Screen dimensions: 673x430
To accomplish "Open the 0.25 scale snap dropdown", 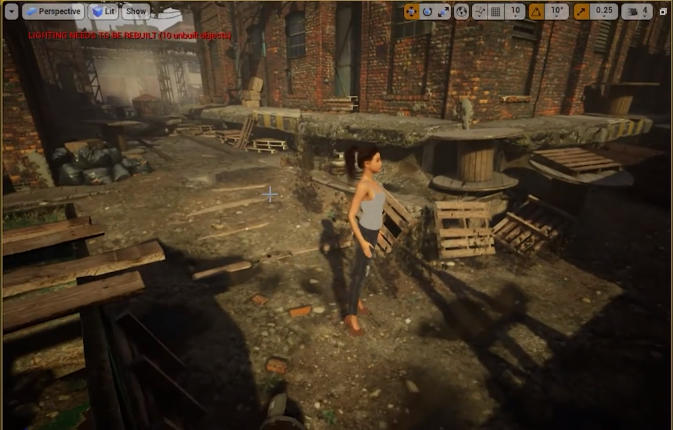I will 603,12.
